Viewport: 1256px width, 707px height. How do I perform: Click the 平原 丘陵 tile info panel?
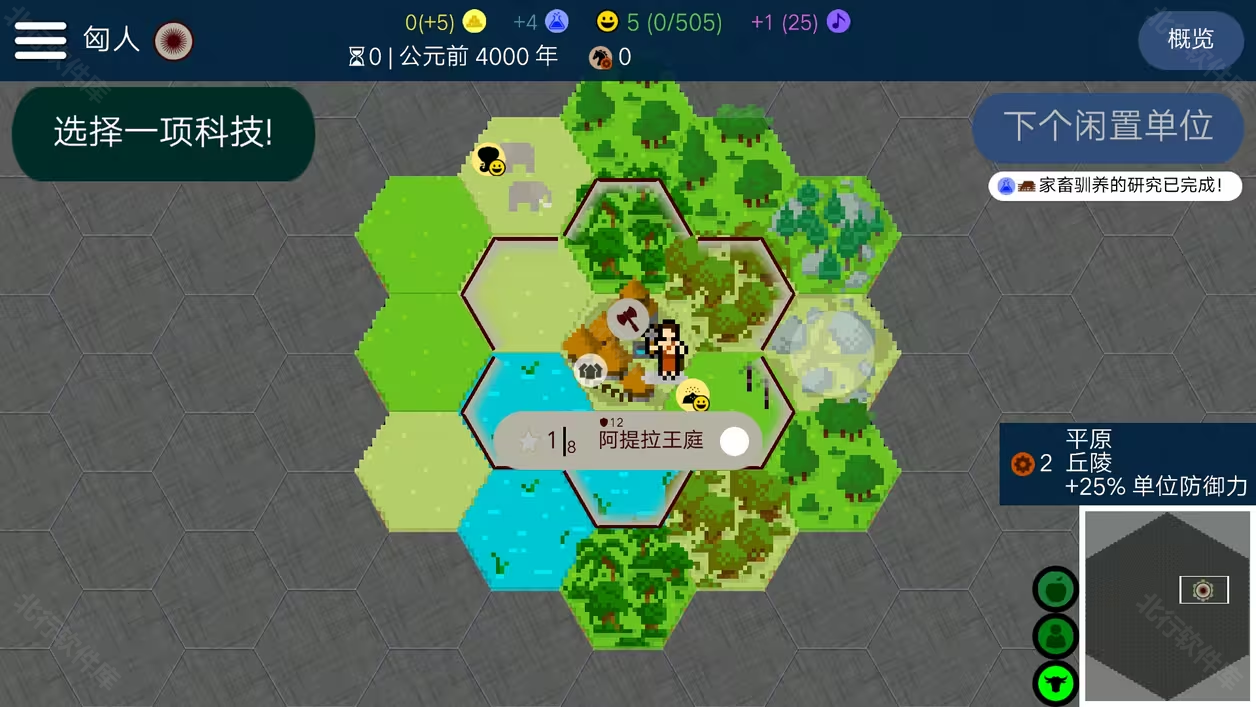tap(1127, 463)
